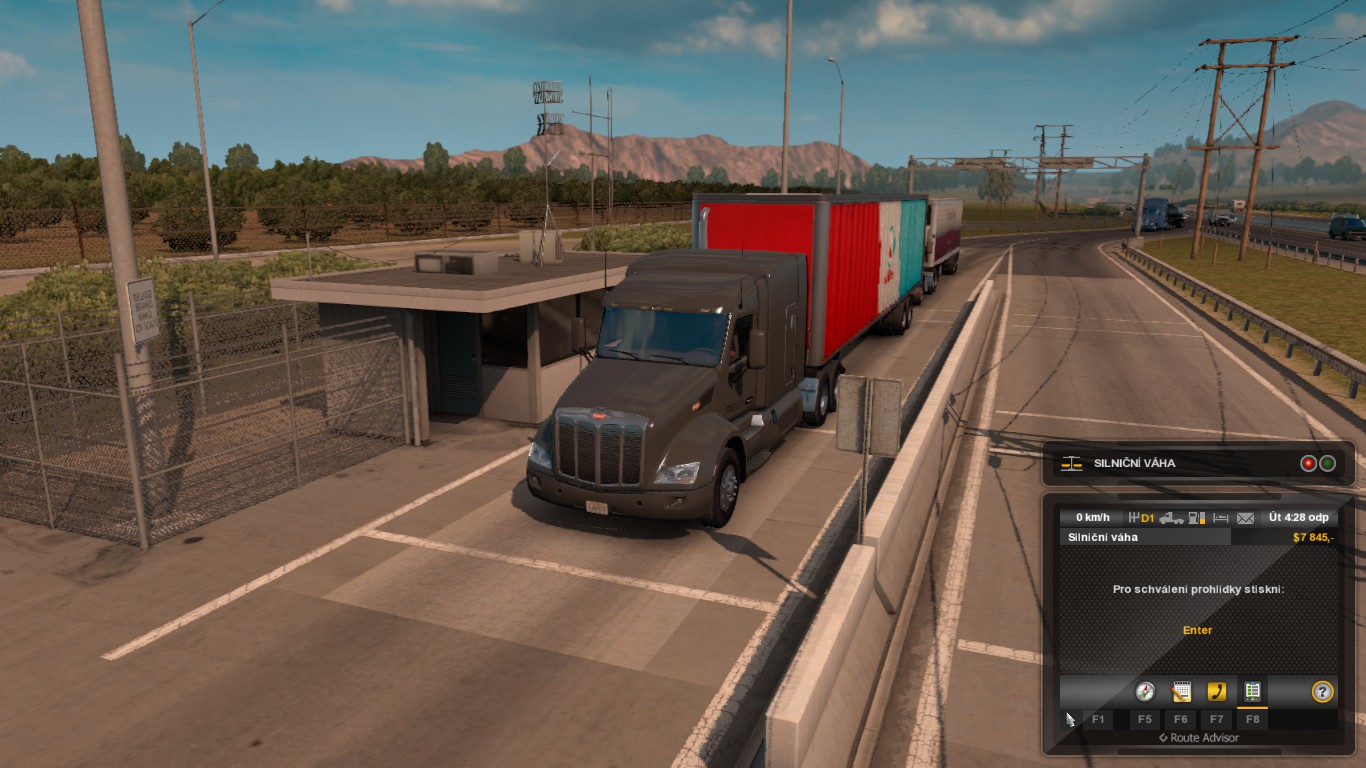The width and height of the screenshot is (1366, 768).
Task: Select the fuel pump status icon
Action: point(1197,518)
